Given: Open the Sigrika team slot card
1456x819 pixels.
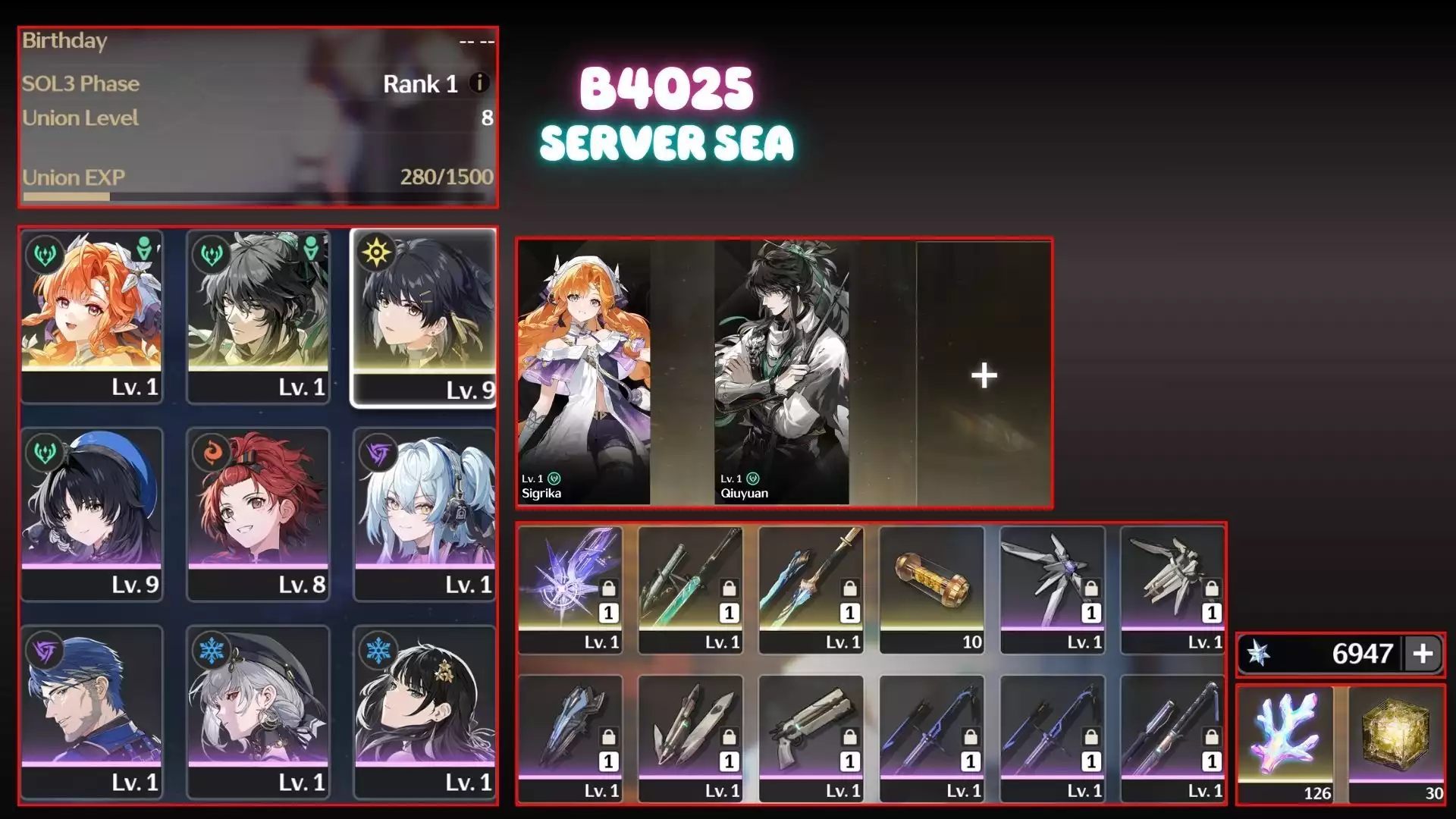Looking at the screenshot, I should [x=583, y=372].
